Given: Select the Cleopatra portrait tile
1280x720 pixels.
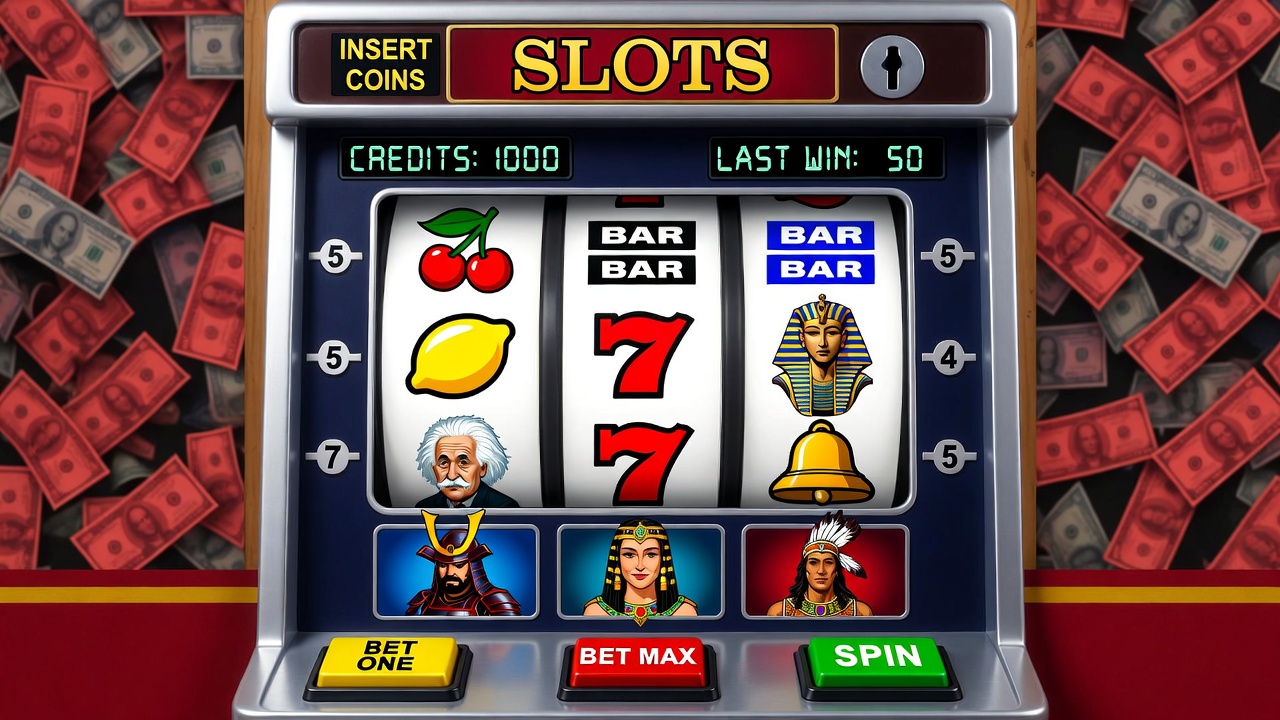Looking at the screenshot, I should (x=640, y=571).
